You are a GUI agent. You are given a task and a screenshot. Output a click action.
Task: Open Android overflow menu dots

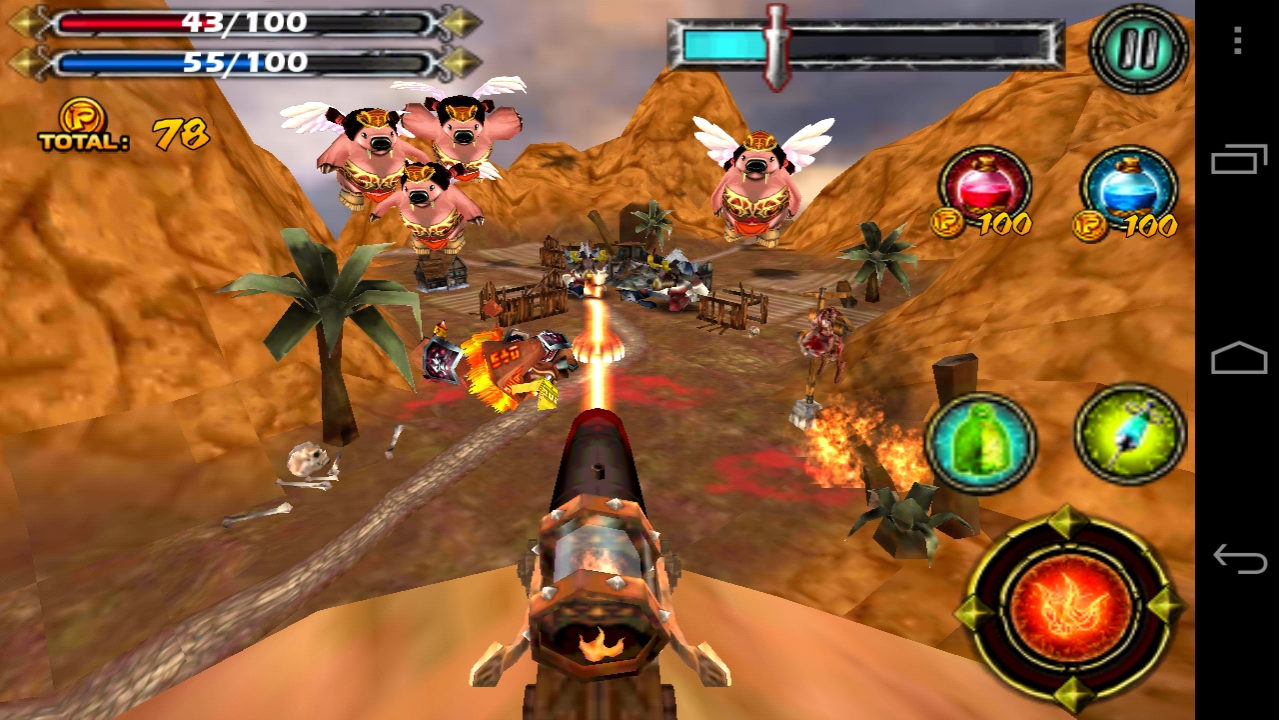tap(1238, 40)
